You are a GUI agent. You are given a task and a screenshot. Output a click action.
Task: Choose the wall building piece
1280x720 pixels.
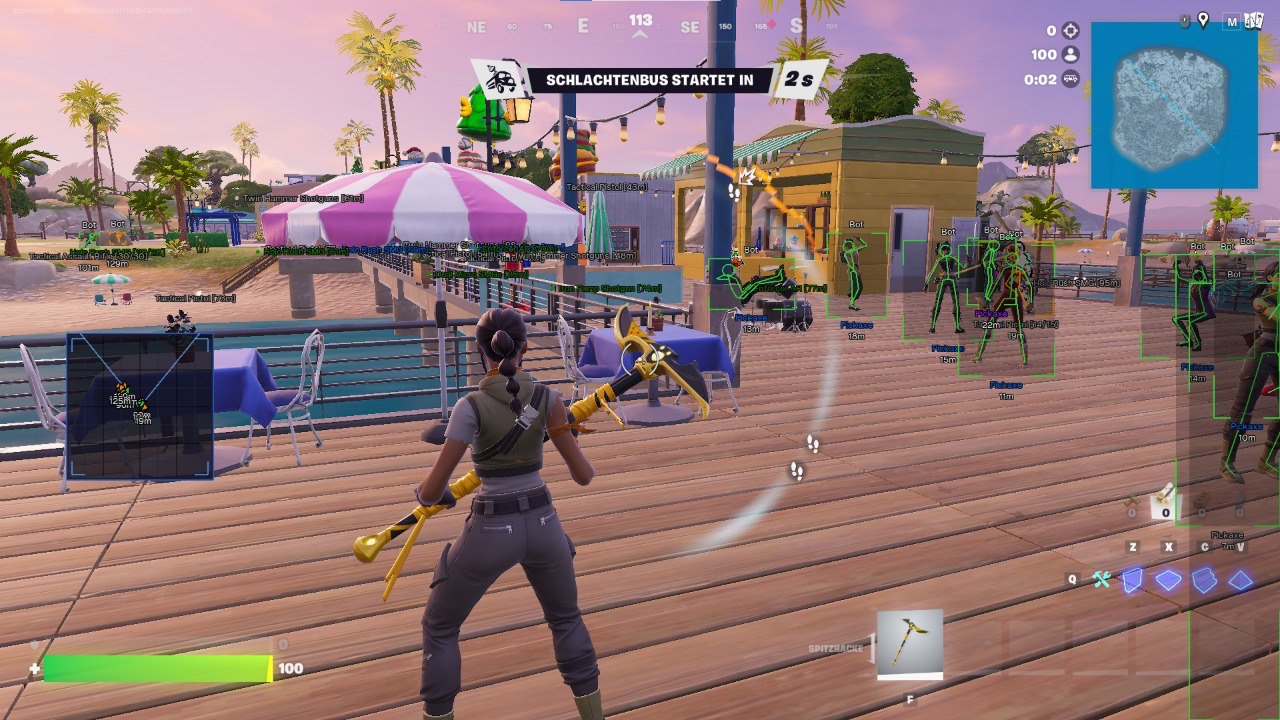[x=1132, y=580]
